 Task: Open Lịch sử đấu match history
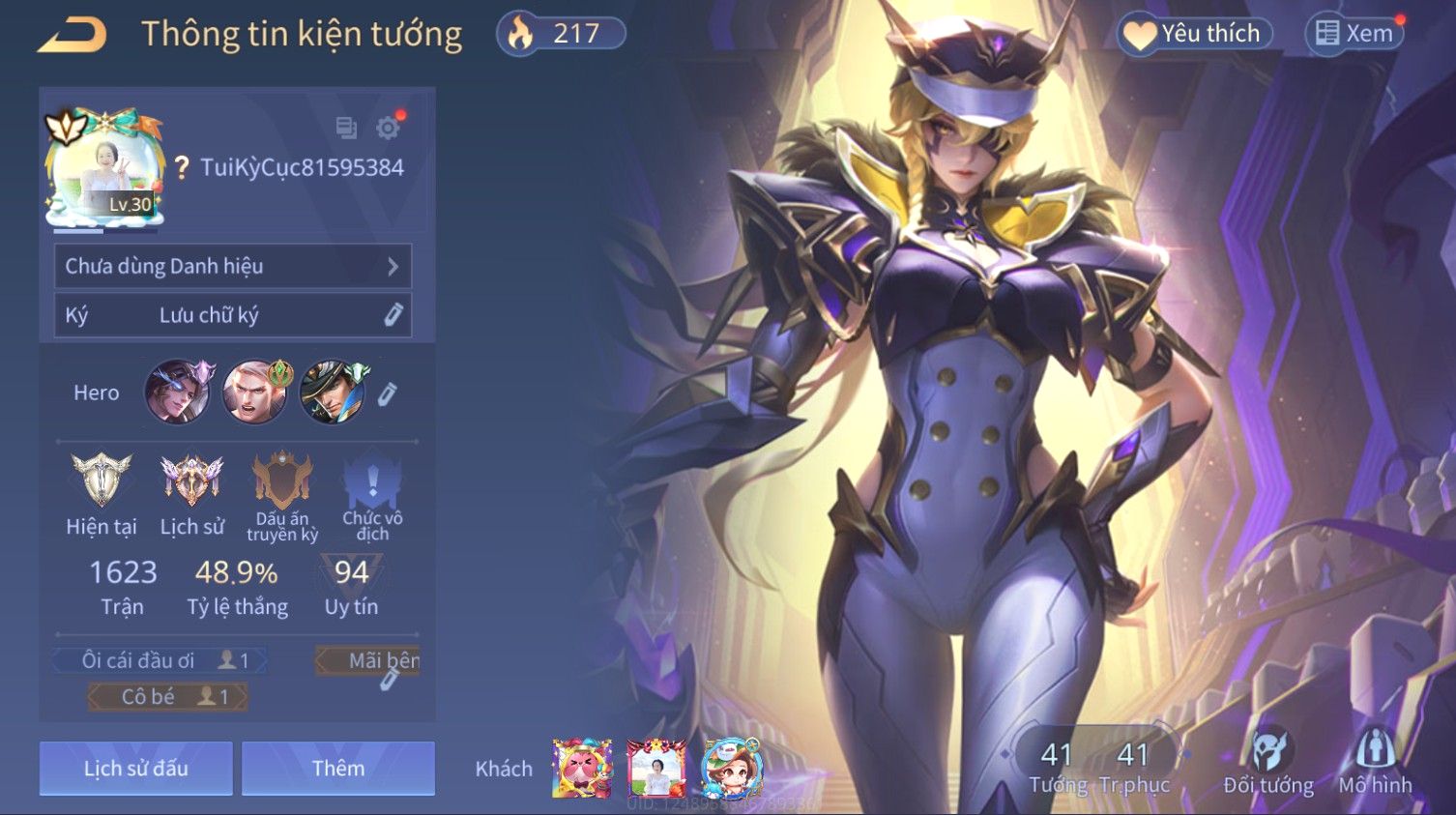pyautogui.click(x=135, y=769)
